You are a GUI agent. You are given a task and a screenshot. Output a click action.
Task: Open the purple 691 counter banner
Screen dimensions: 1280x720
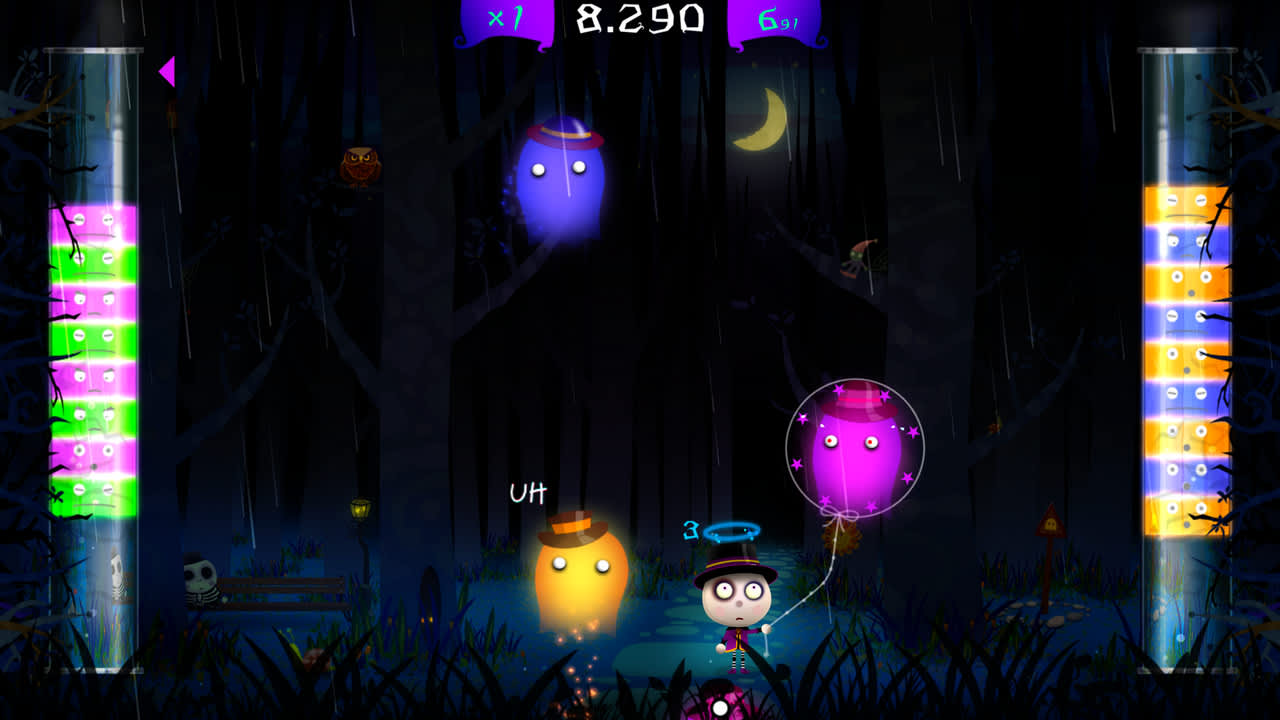(775, 17)
